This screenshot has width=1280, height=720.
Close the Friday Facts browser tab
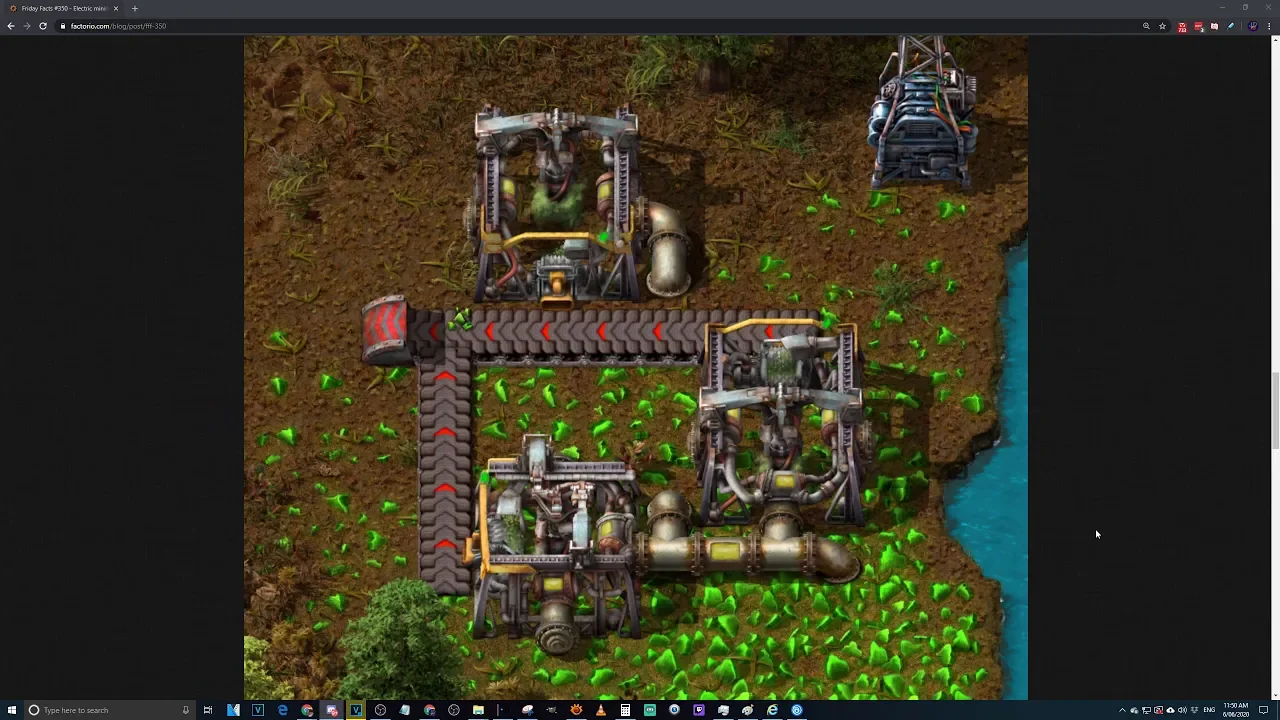116,9
